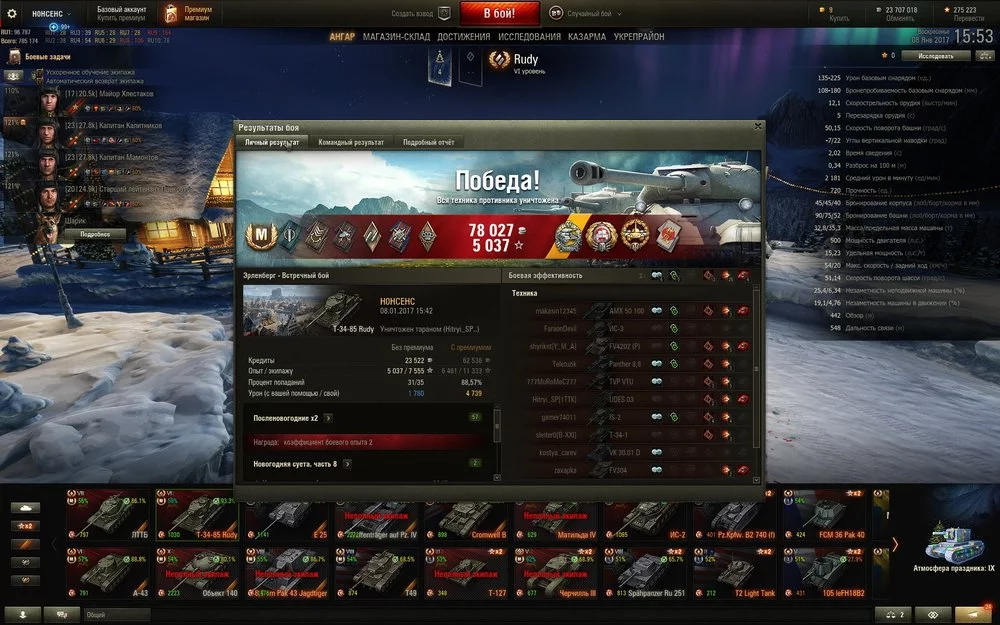Open the Подробный отчёт tab
Image resolution: width=1000 pixels, height=625 pixels.
[x=428, y=143]
